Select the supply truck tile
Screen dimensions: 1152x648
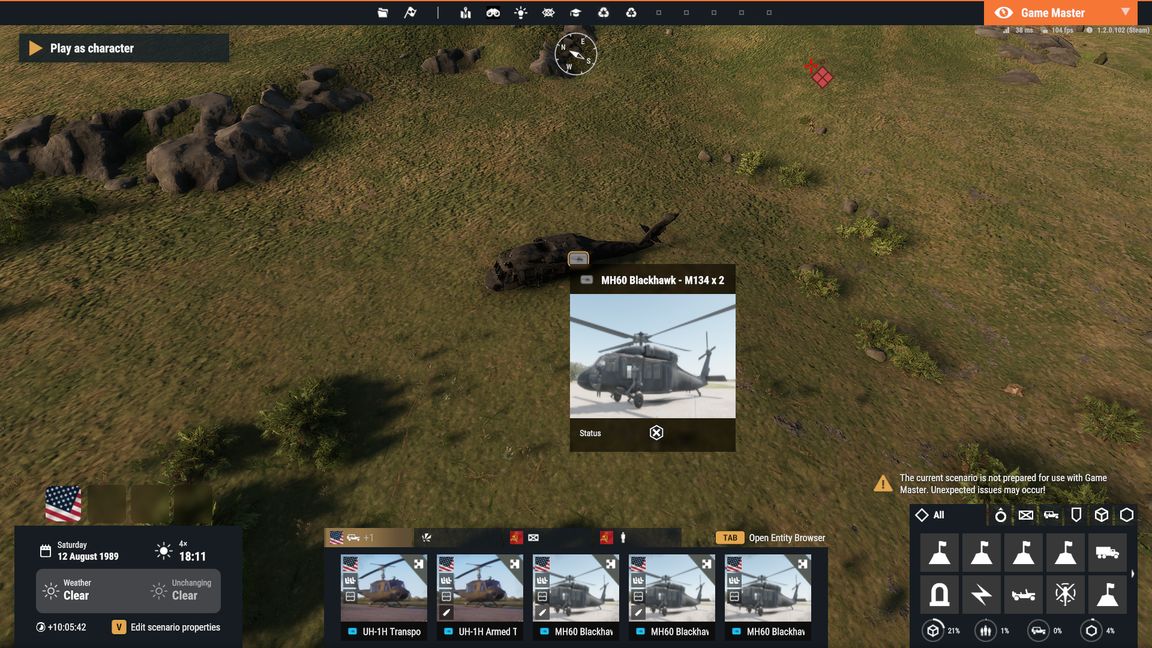click(x=1106, y=552)
